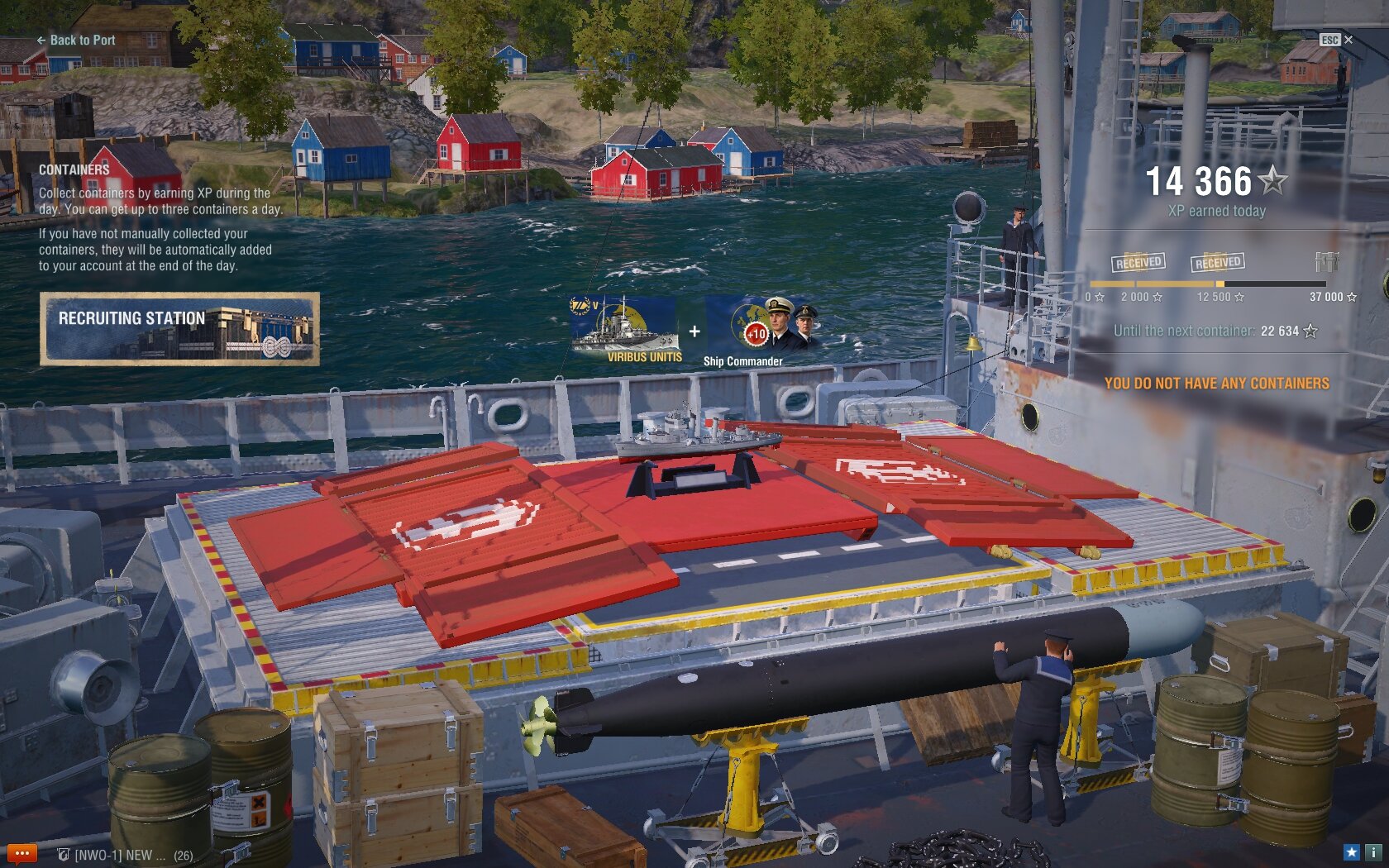Go back to Port

click(75, 40)
